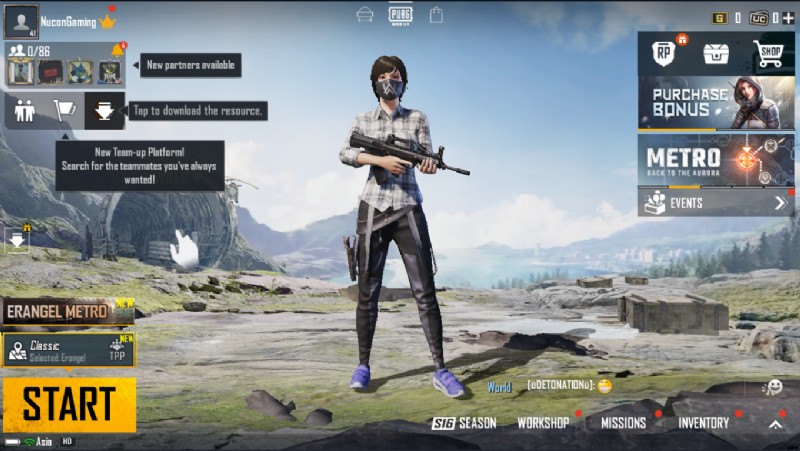The width and height of the screenshot is (800, 451).
Task: Tap the resource download arrow icon
Action: 104,110
